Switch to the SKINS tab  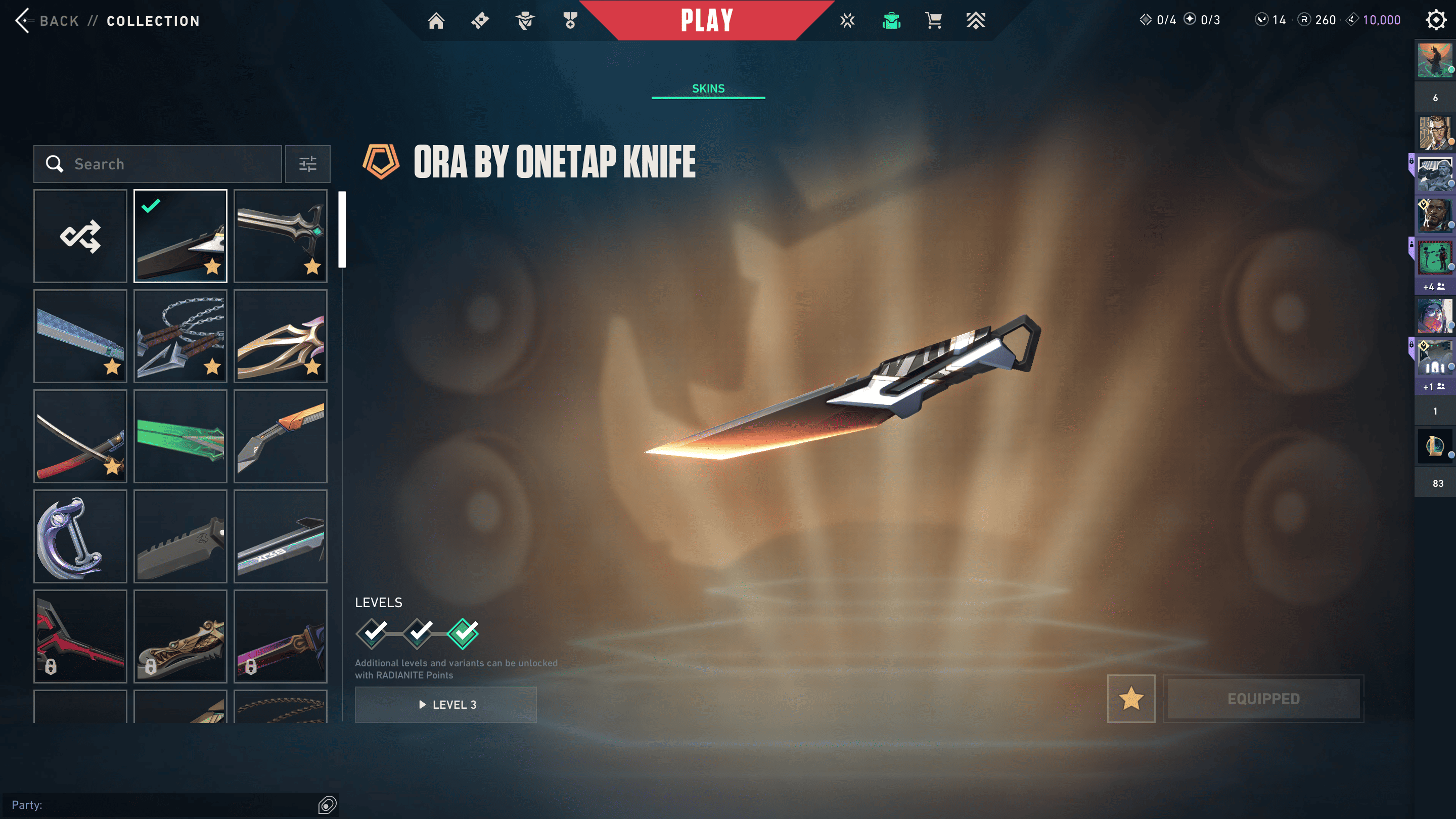click(708, 89)
